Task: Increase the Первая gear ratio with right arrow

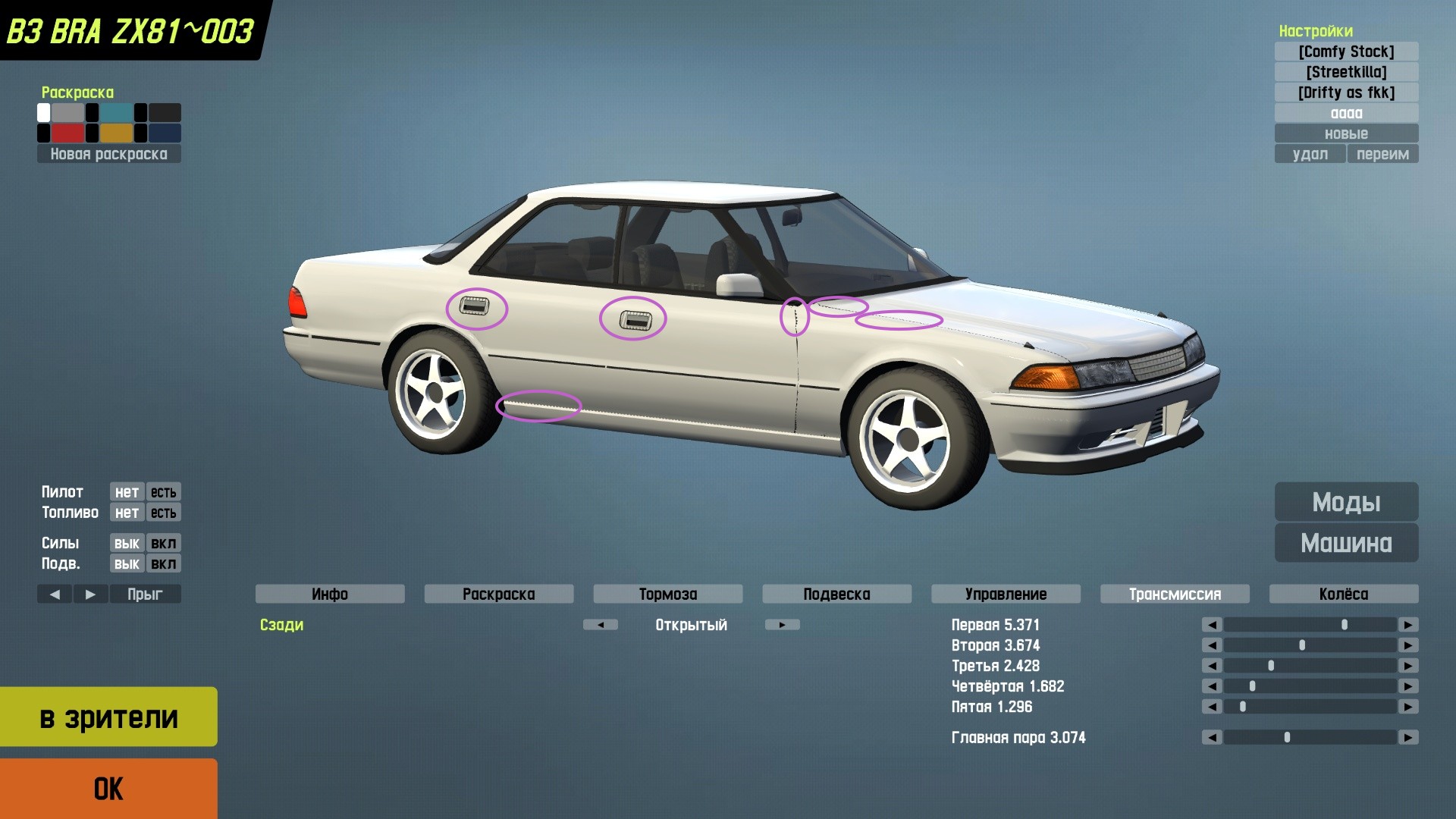Action: pyautogui.click(x=1408, y=625)
